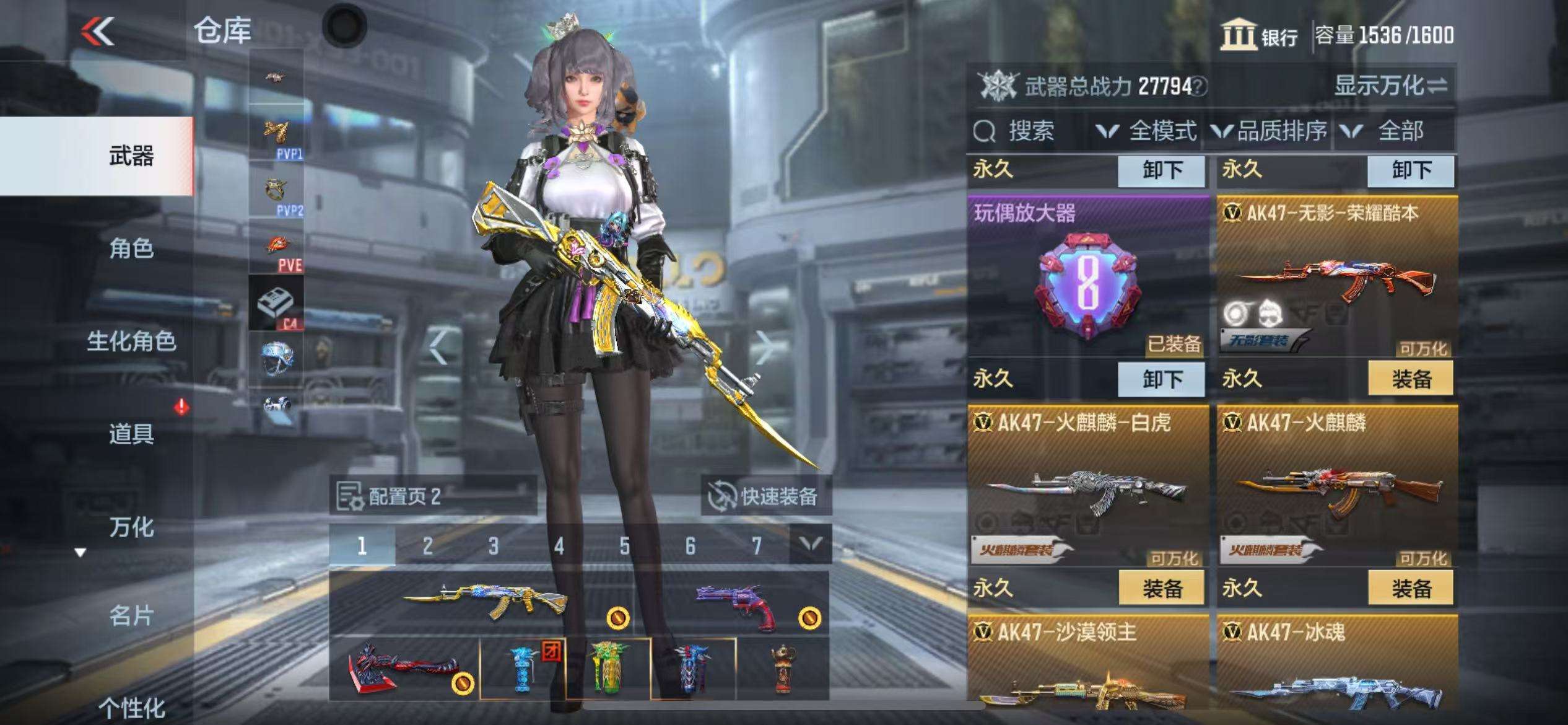This screenshot has width=1568, height=725.
Task: Open the 品质排序 sort dropdown
Action: 1268,131
